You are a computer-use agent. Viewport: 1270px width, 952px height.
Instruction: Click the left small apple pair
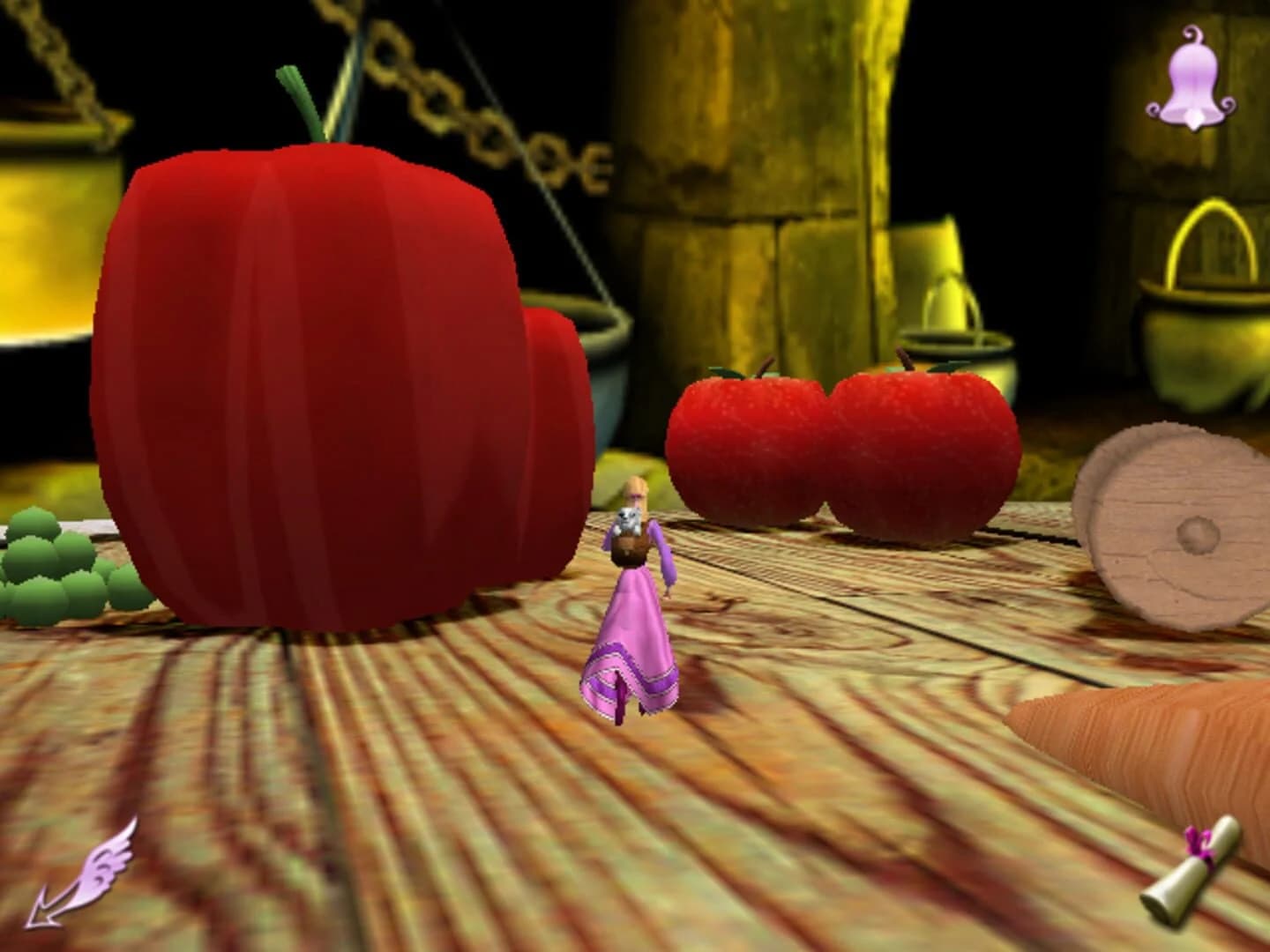[x=750, y=441]
